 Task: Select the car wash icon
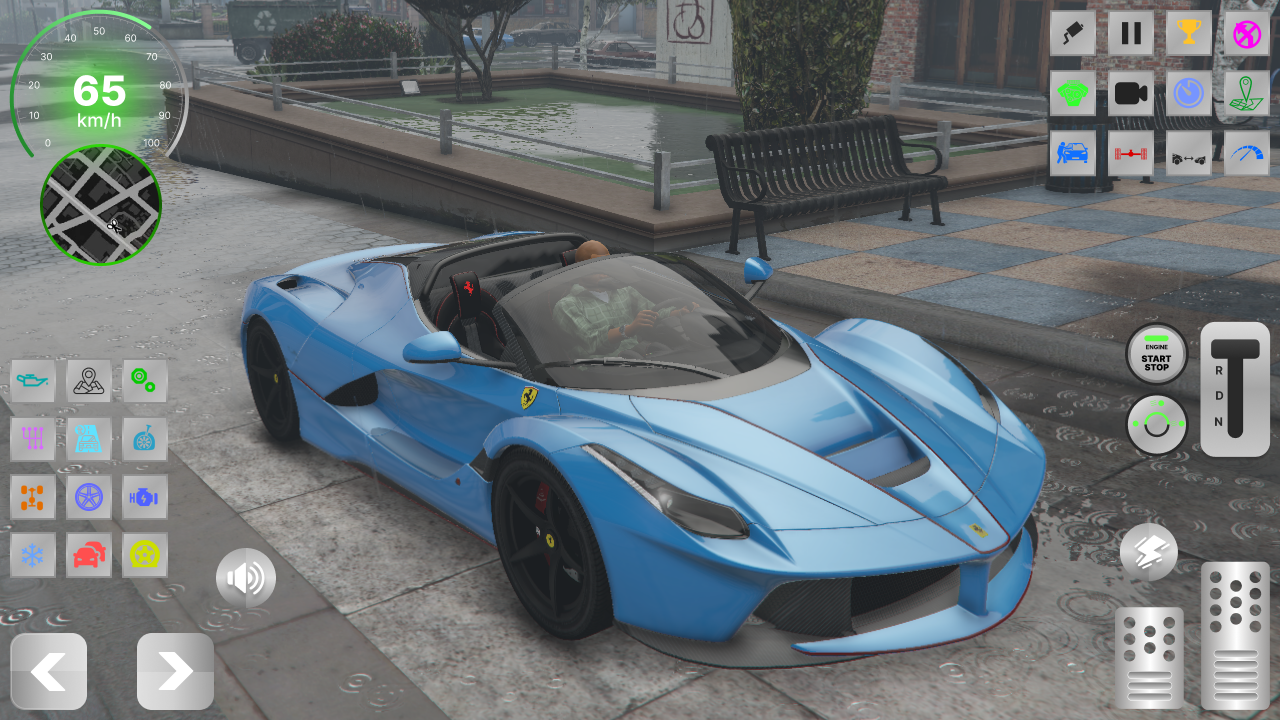pos(1072,153)
